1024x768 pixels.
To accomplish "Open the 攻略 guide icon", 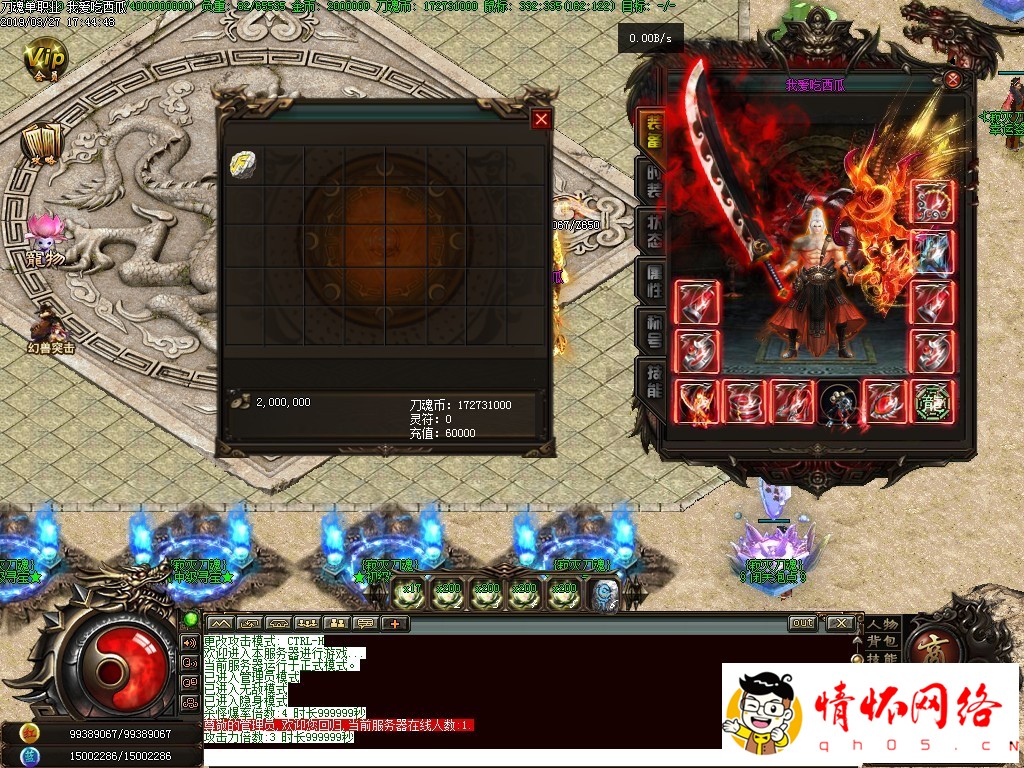I will 43,145.
